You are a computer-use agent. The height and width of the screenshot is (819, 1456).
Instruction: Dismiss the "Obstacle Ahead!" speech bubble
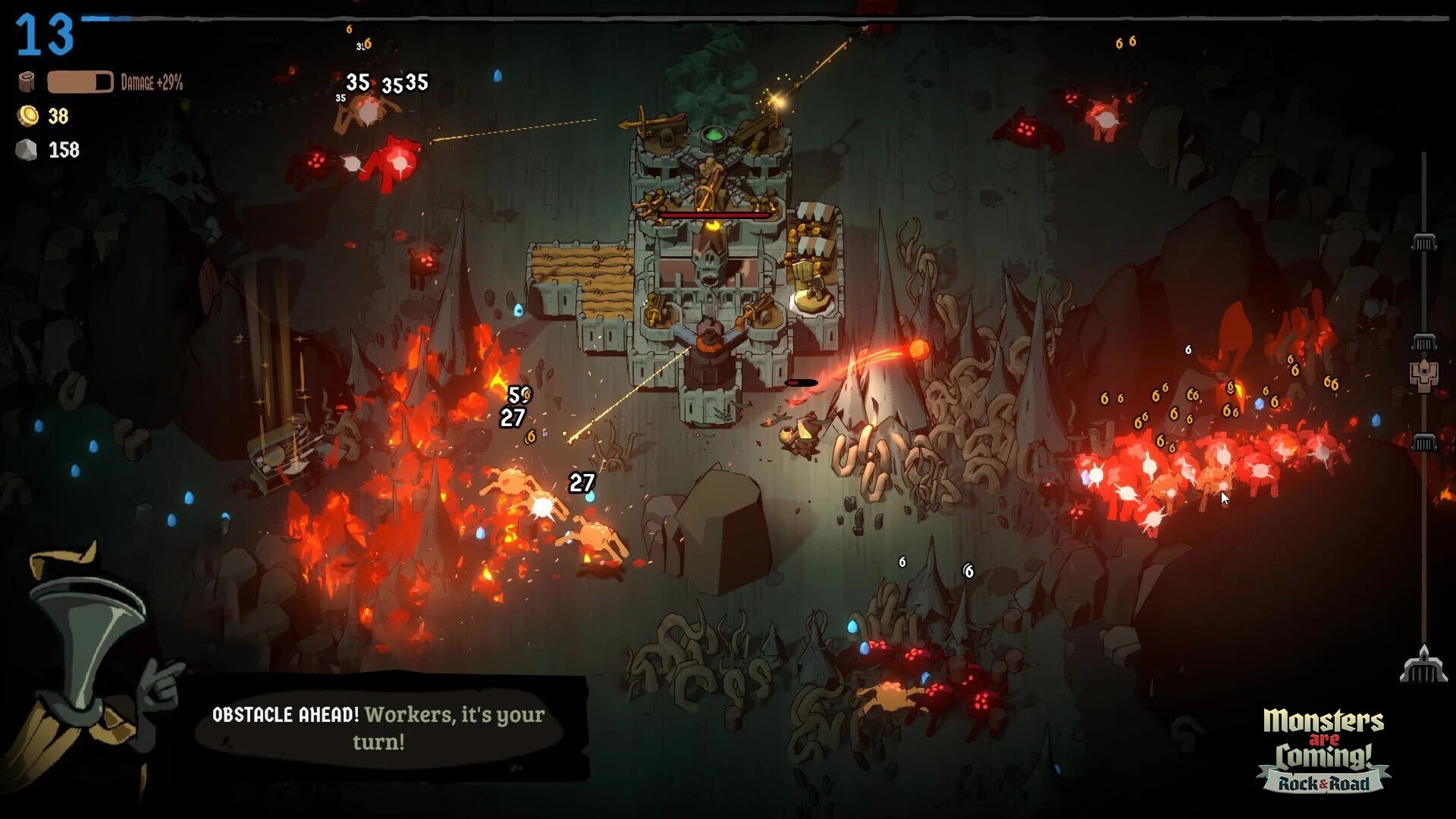[x=379, y=728]
